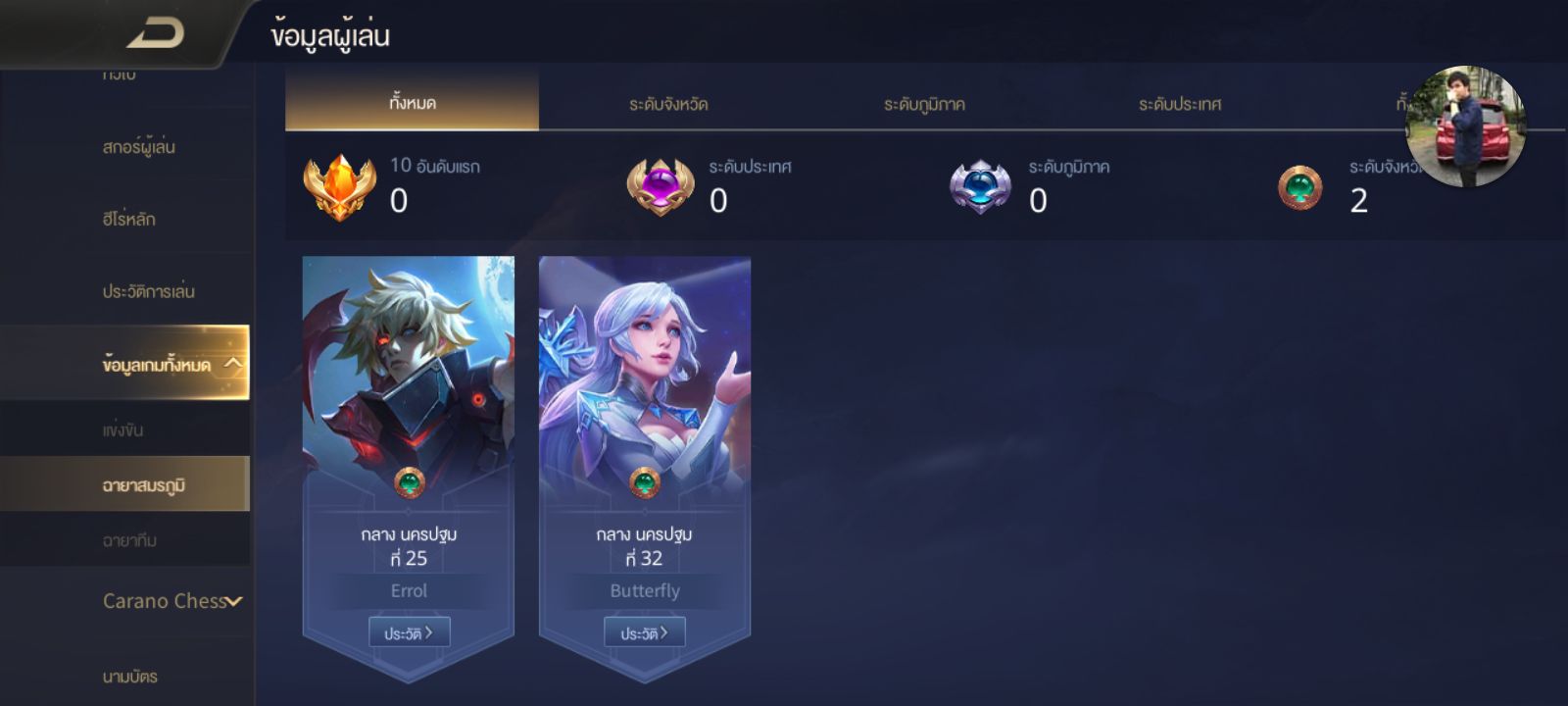
Task: View ประวัติ for Butterfly
Action: pos(644,633)
